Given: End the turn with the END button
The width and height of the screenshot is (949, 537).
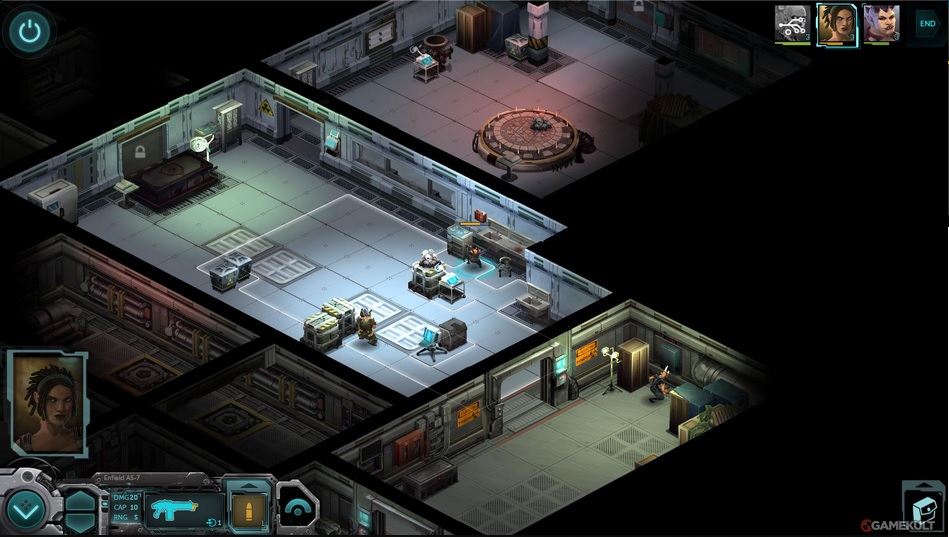Looking at the screenshot, I should [x=927, y=23].
